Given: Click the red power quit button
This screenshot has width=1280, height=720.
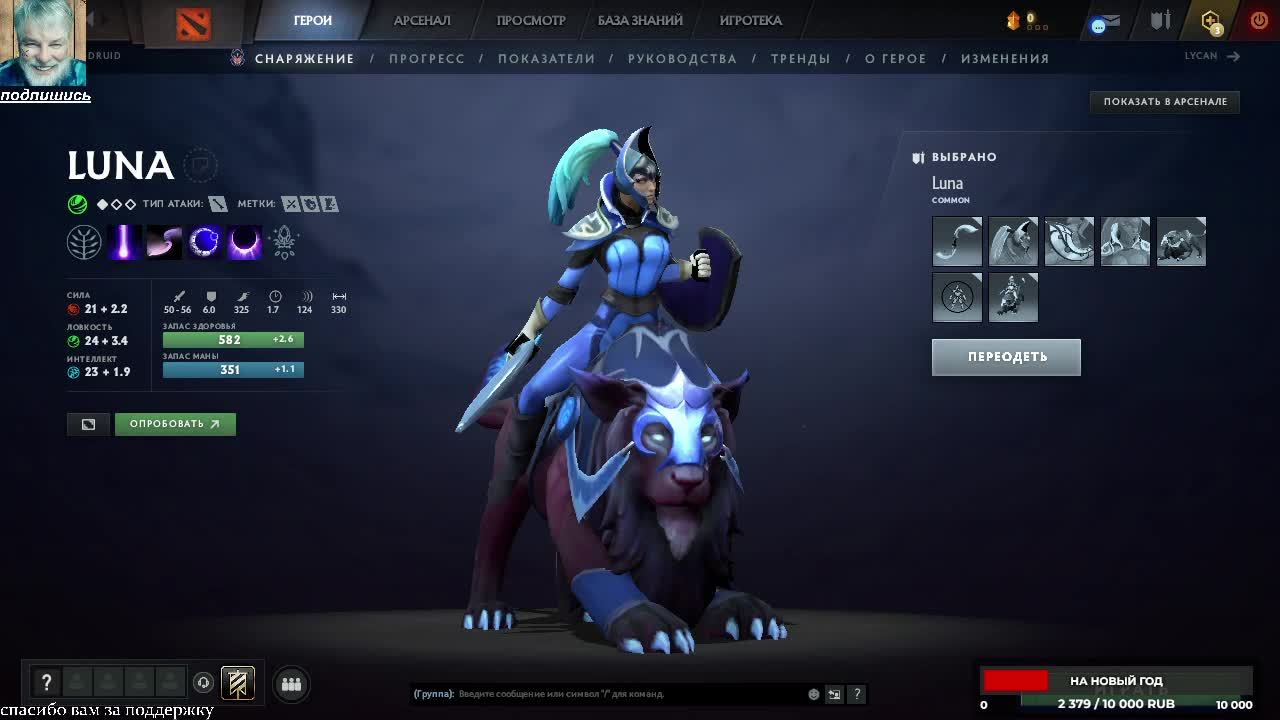Looking at the screenshot, I should click(1259, 20).
